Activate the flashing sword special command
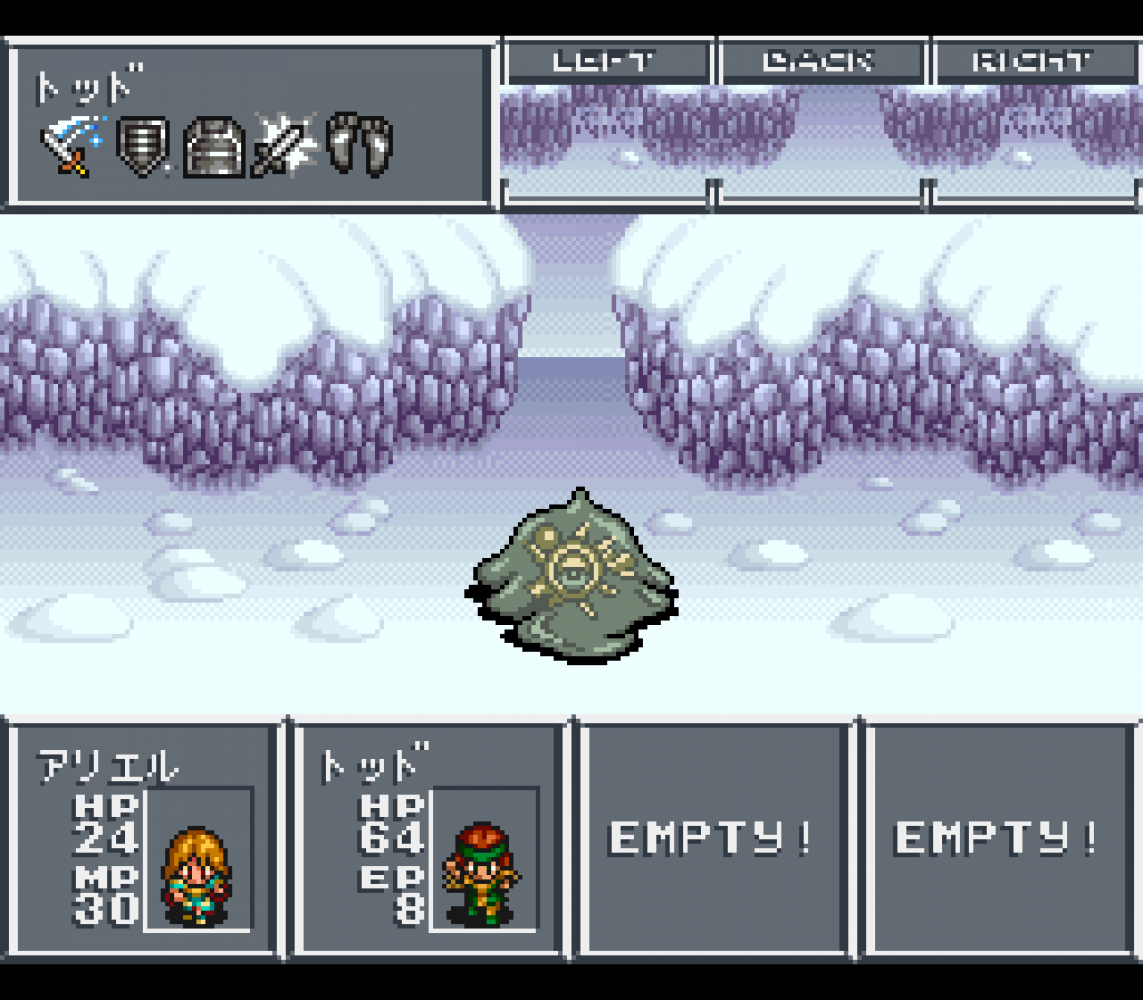This screenshot has height=1000, width=1143. (285, 147)
